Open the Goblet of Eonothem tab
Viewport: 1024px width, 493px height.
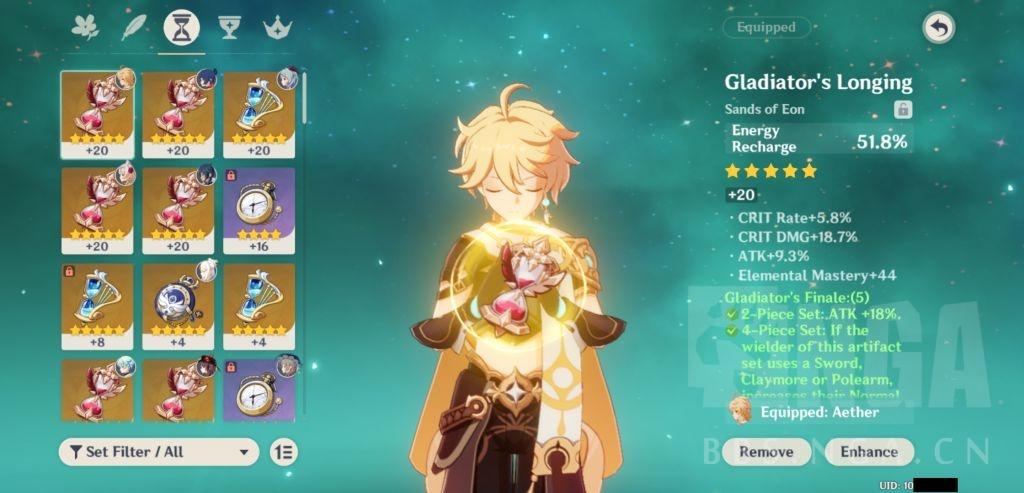229,27
